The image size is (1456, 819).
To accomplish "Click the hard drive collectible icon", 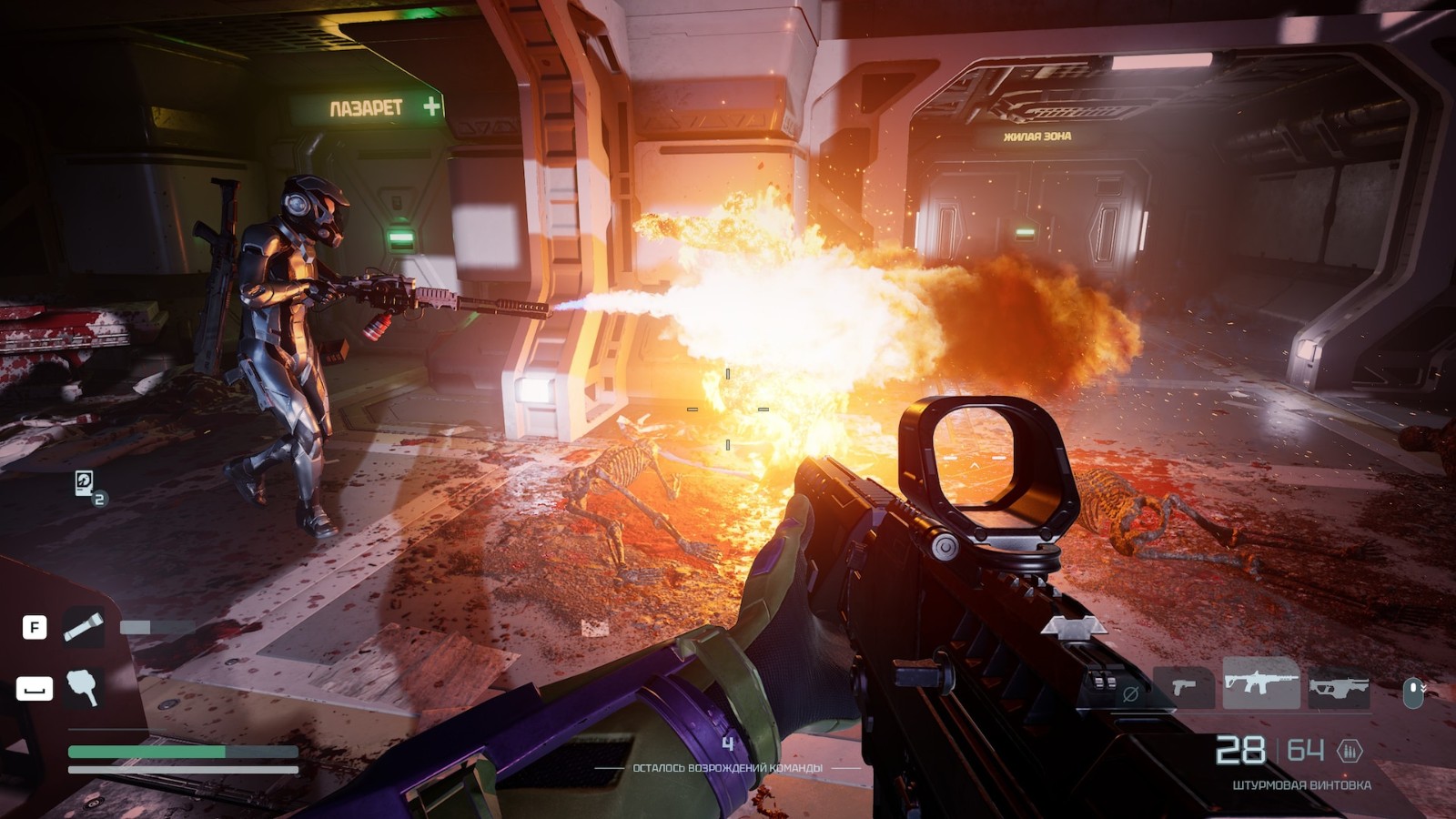I will point(85,483).
